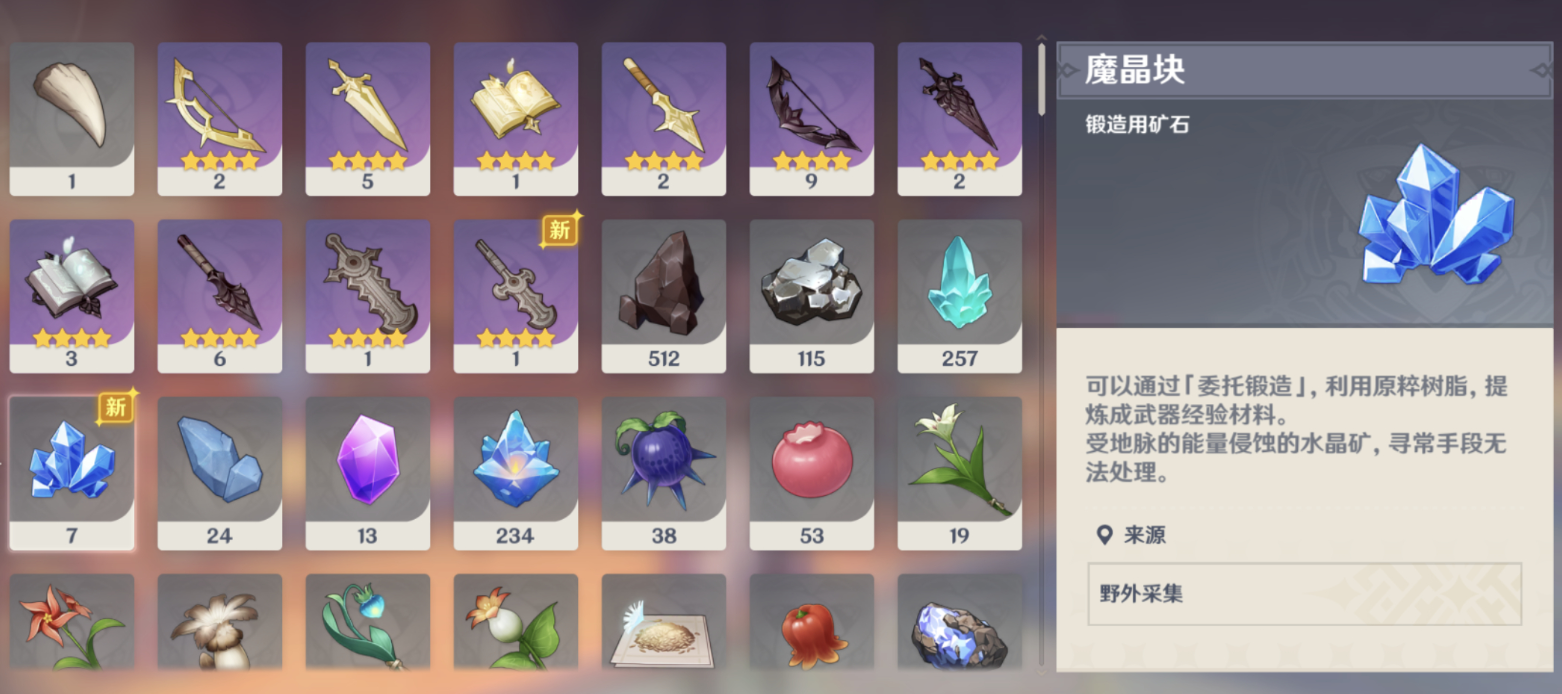Select the new stone sword marked 新

[515, 295]
